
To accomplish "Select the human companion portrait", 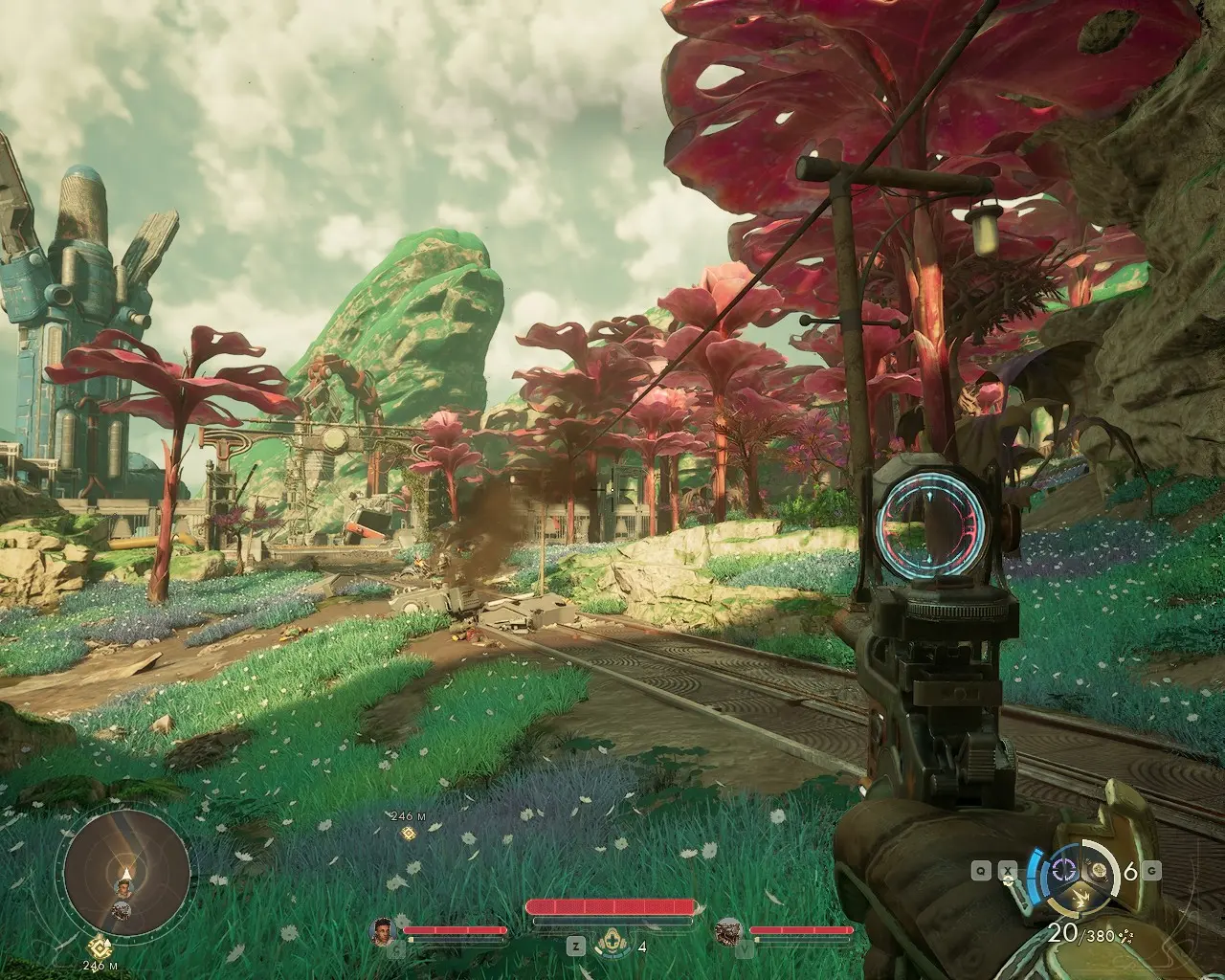I will 384,929.
